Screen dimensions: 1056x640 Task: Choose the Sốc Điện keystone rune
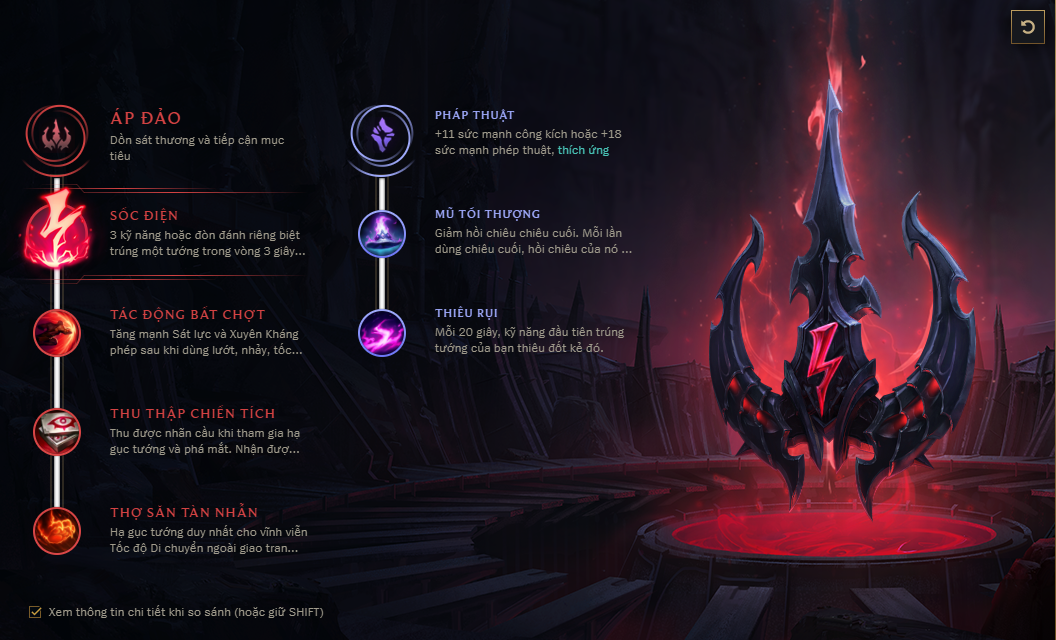pyautogui.click(x=57, y=232)
